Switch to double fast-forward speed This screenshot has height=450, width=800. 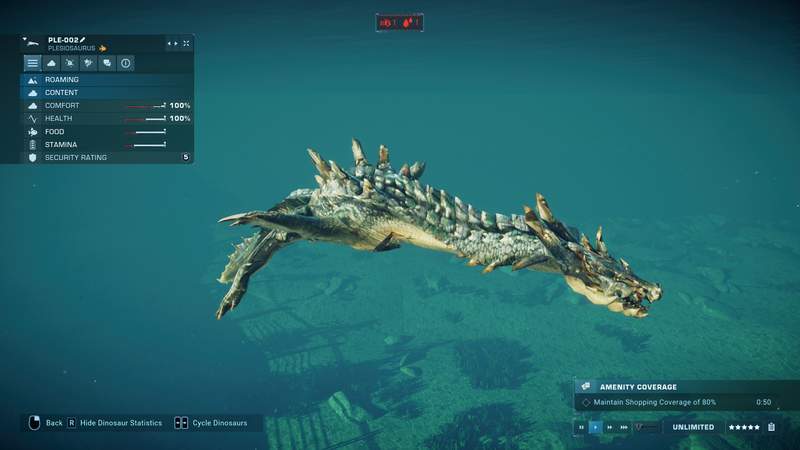[x=610, y=427]
